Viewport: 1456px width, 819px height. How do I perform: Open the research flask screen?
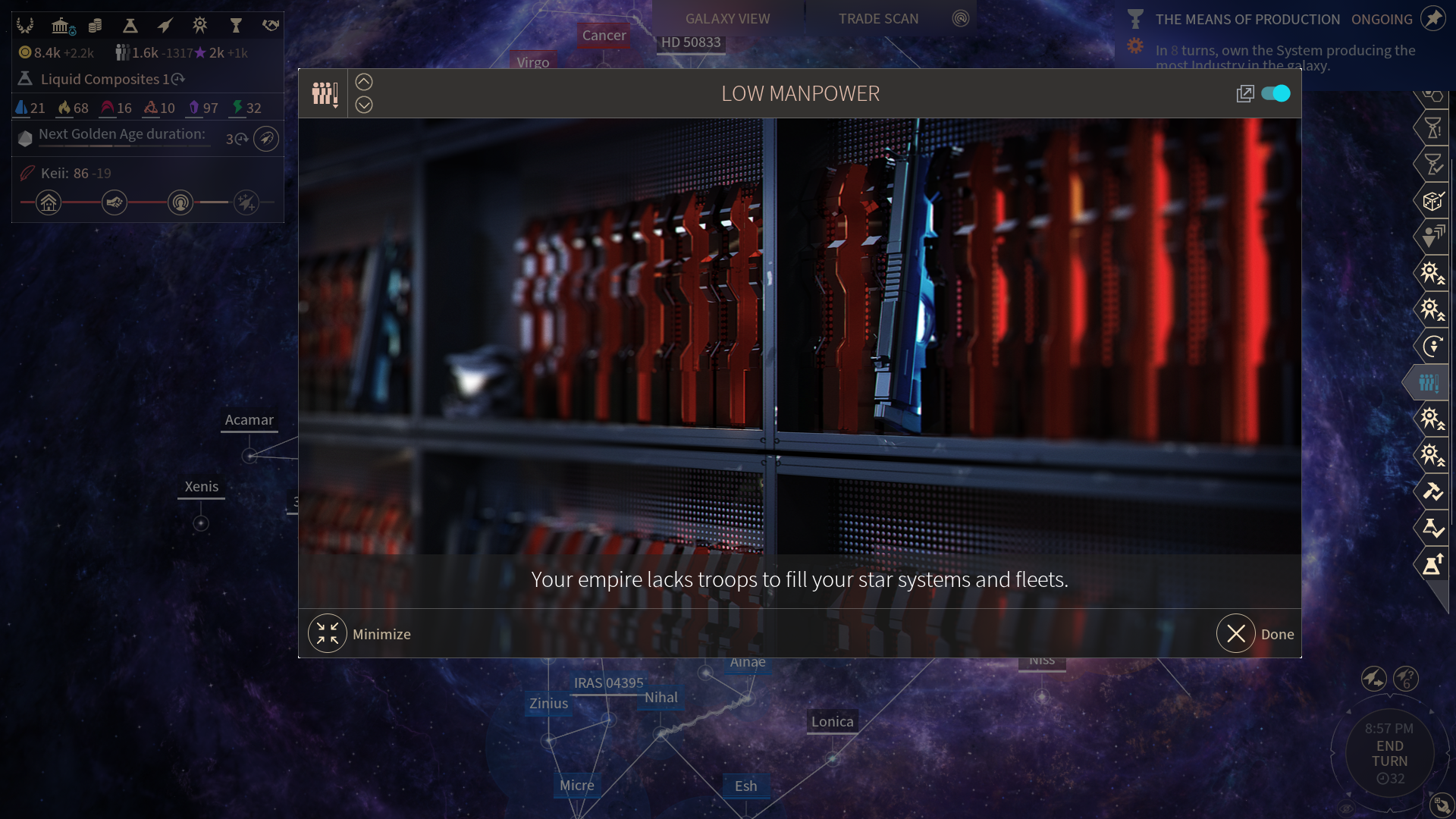(x=130, y=26)
